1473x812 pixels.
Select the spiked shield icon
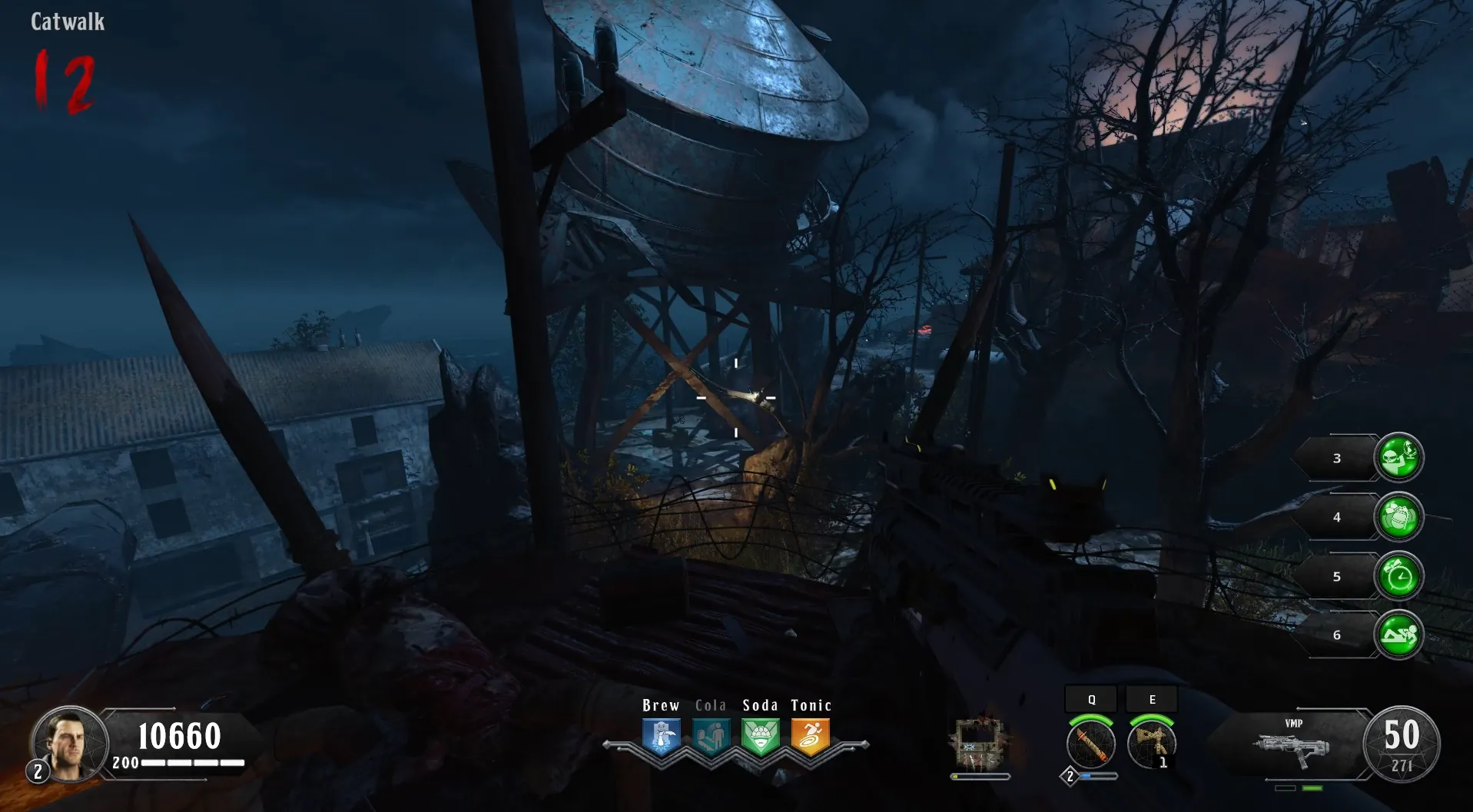click(979, 744)
